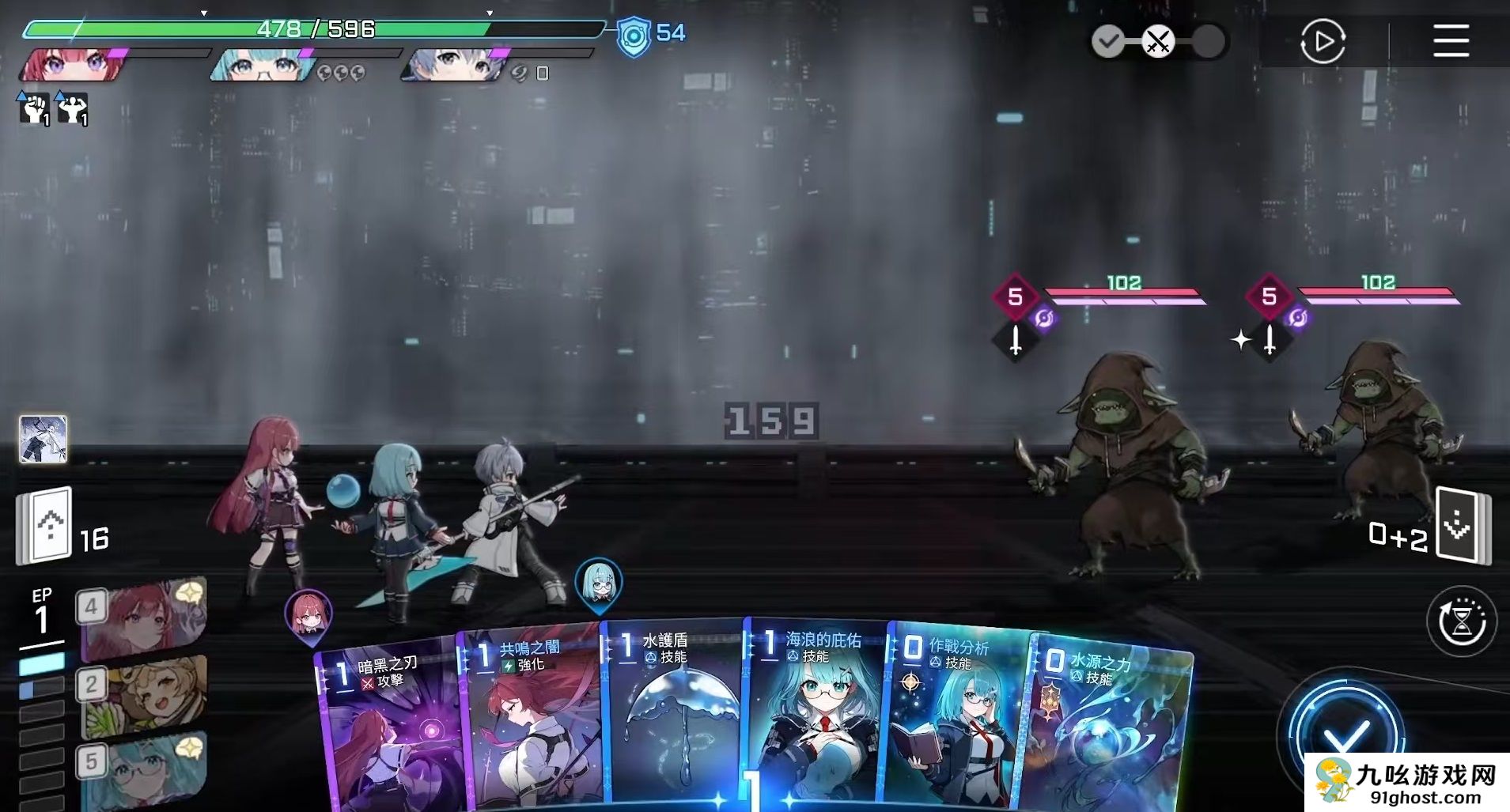
Task: Toggle the battle mode switch
Action: 1158,41
